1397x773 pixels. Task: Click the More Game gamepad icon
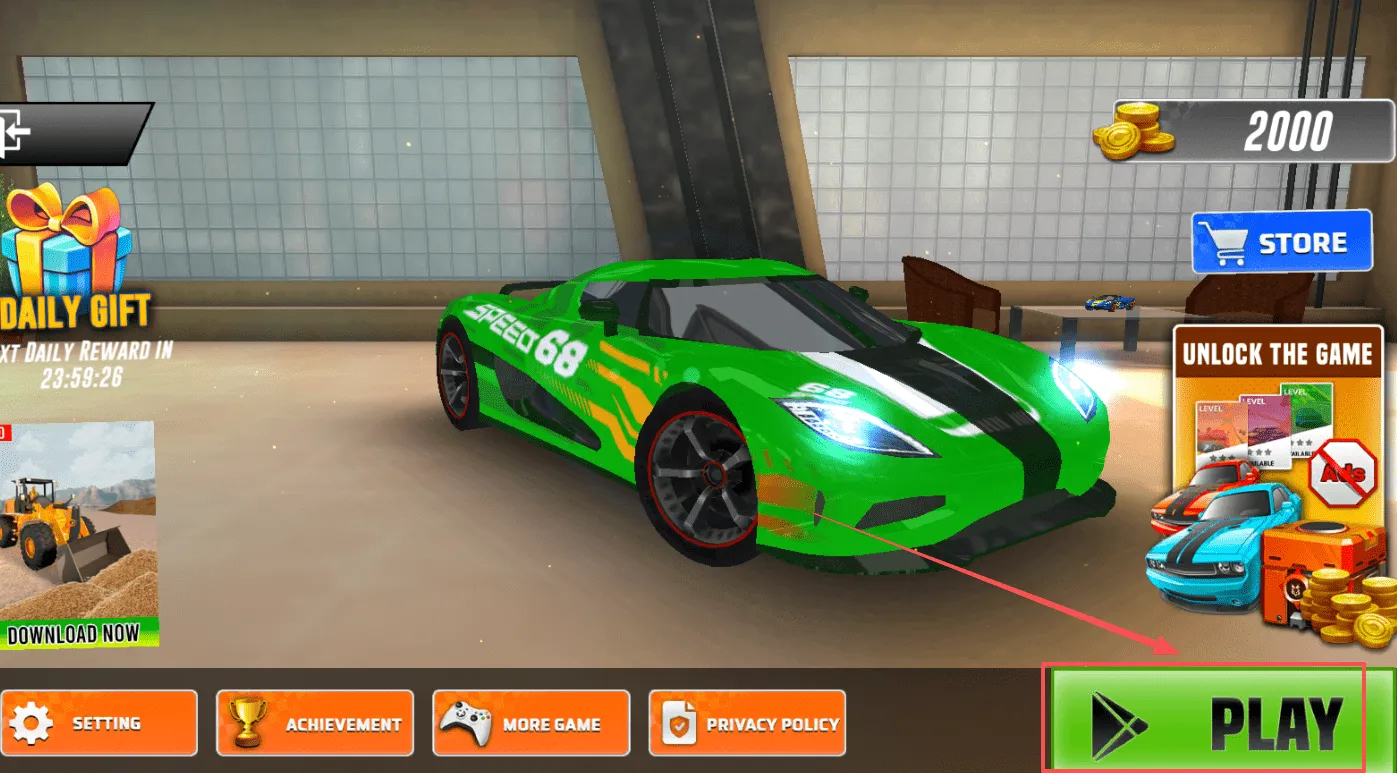coord(463,722)
